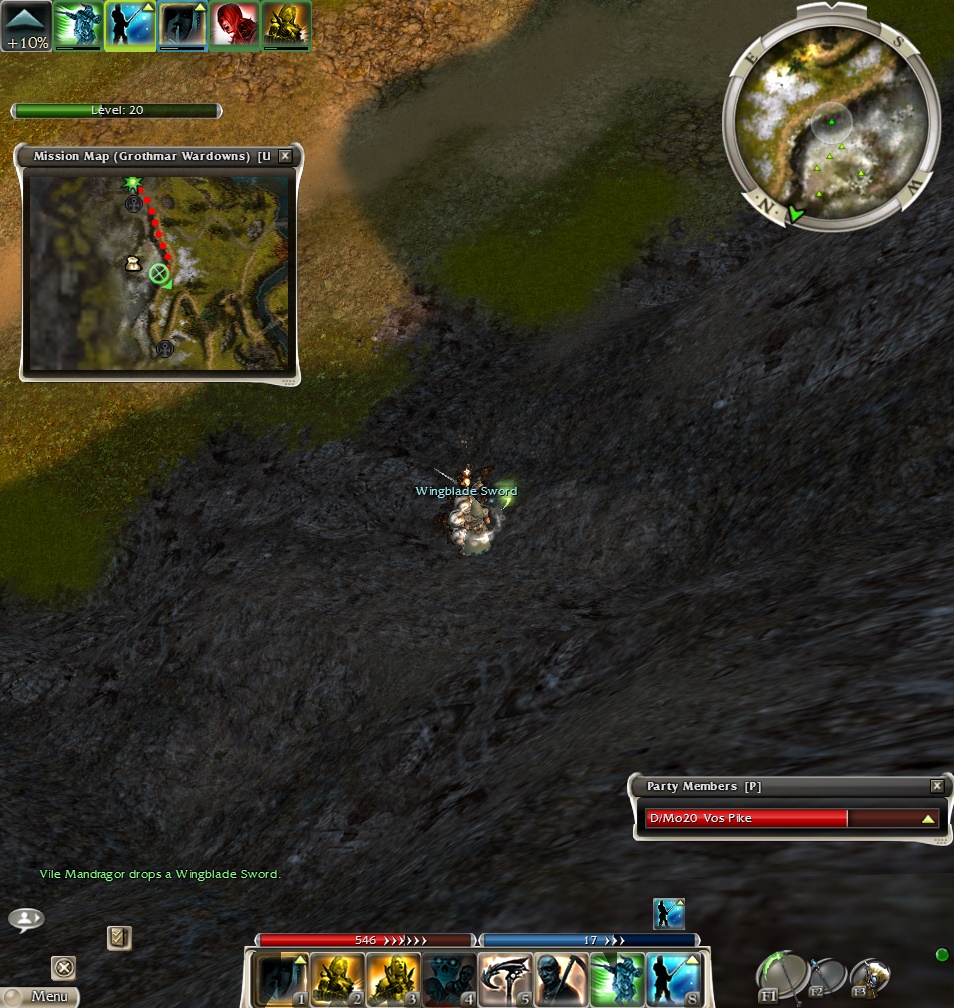
Task: Click the Grothmar Wardowns mission map
Action: (x=159, y=272)
